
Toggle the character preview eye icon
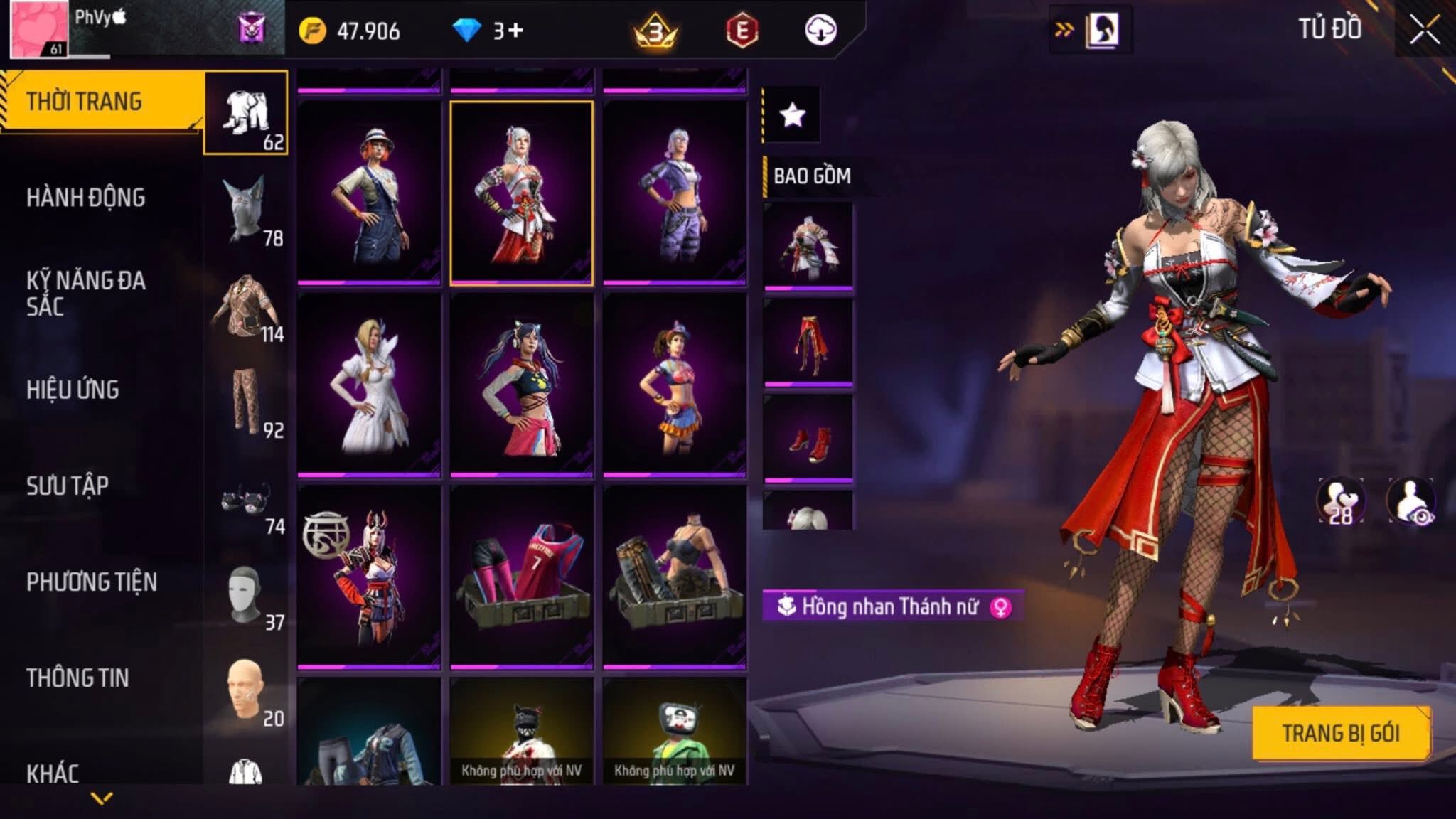click(1412, 500)
